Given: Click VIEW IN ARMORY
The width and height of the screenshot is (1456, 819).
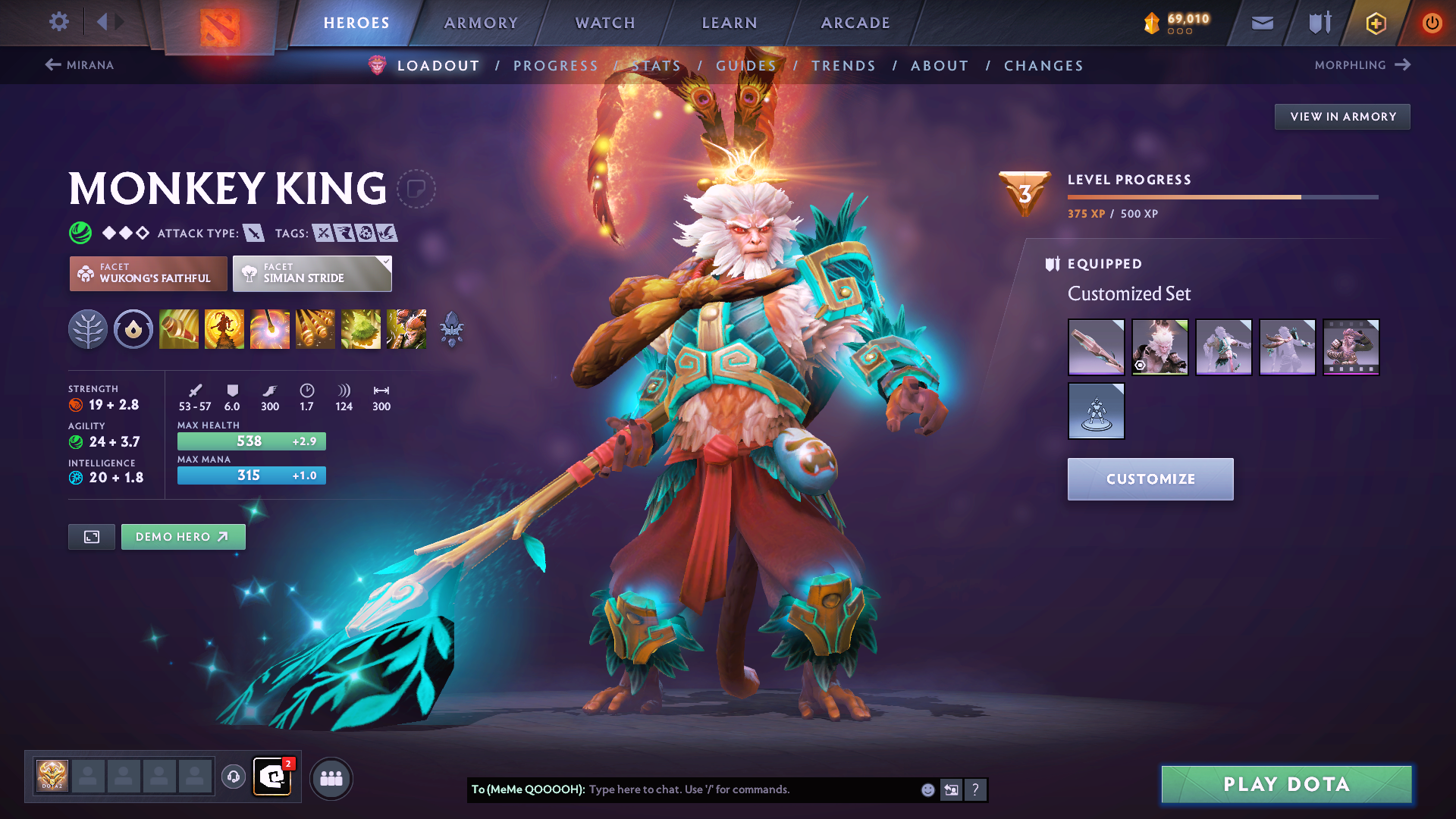Looking at the screenshot, I should point(1342,116).
